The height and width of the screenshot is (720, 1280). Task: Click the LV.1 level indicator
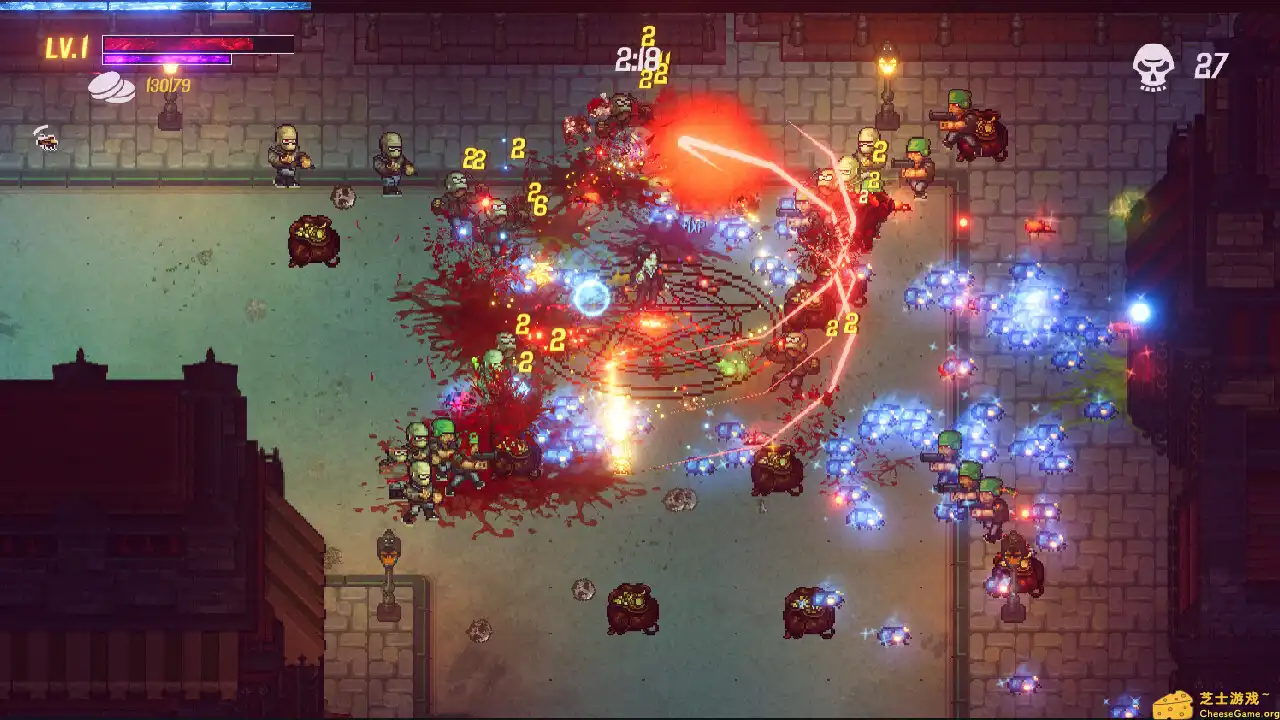point(66,44)
